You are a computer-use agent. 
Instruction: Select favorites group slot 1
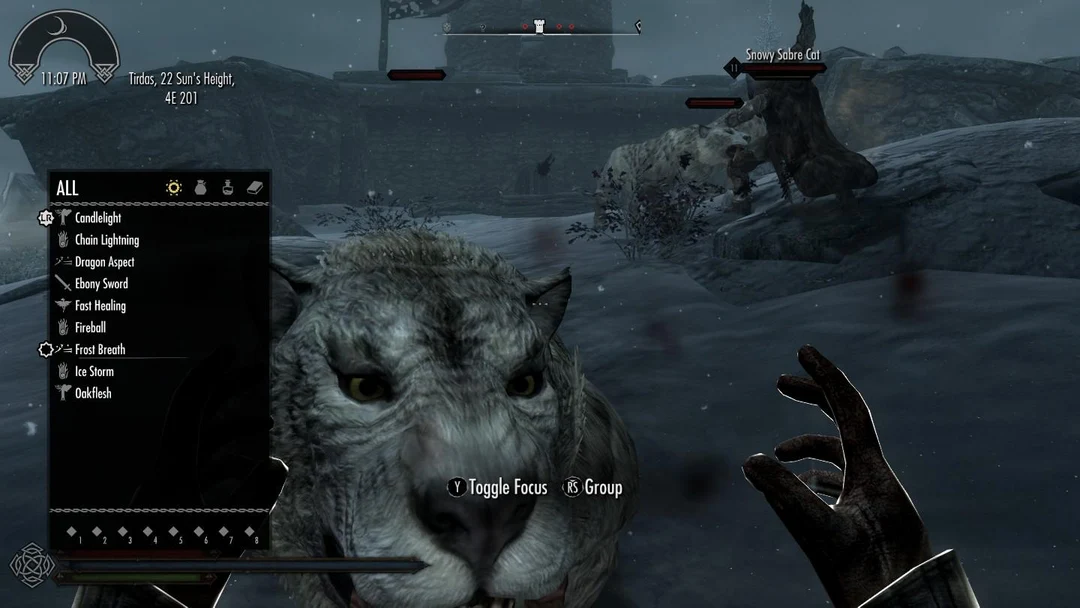[73, 534]
